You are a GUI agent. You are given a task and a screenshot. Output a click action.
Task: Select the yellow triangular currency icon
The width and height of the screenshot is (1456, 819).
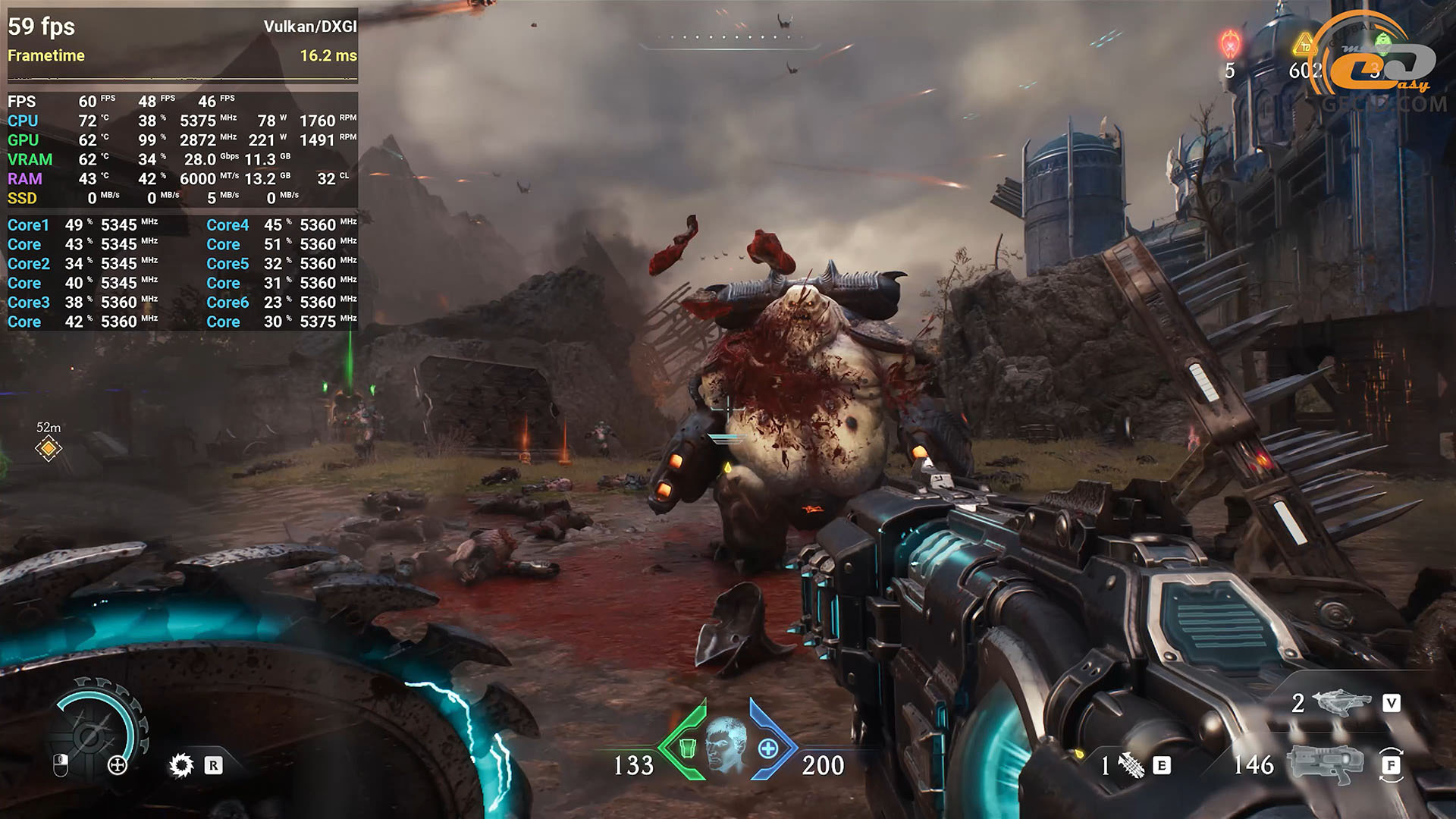coord(1304,45)
